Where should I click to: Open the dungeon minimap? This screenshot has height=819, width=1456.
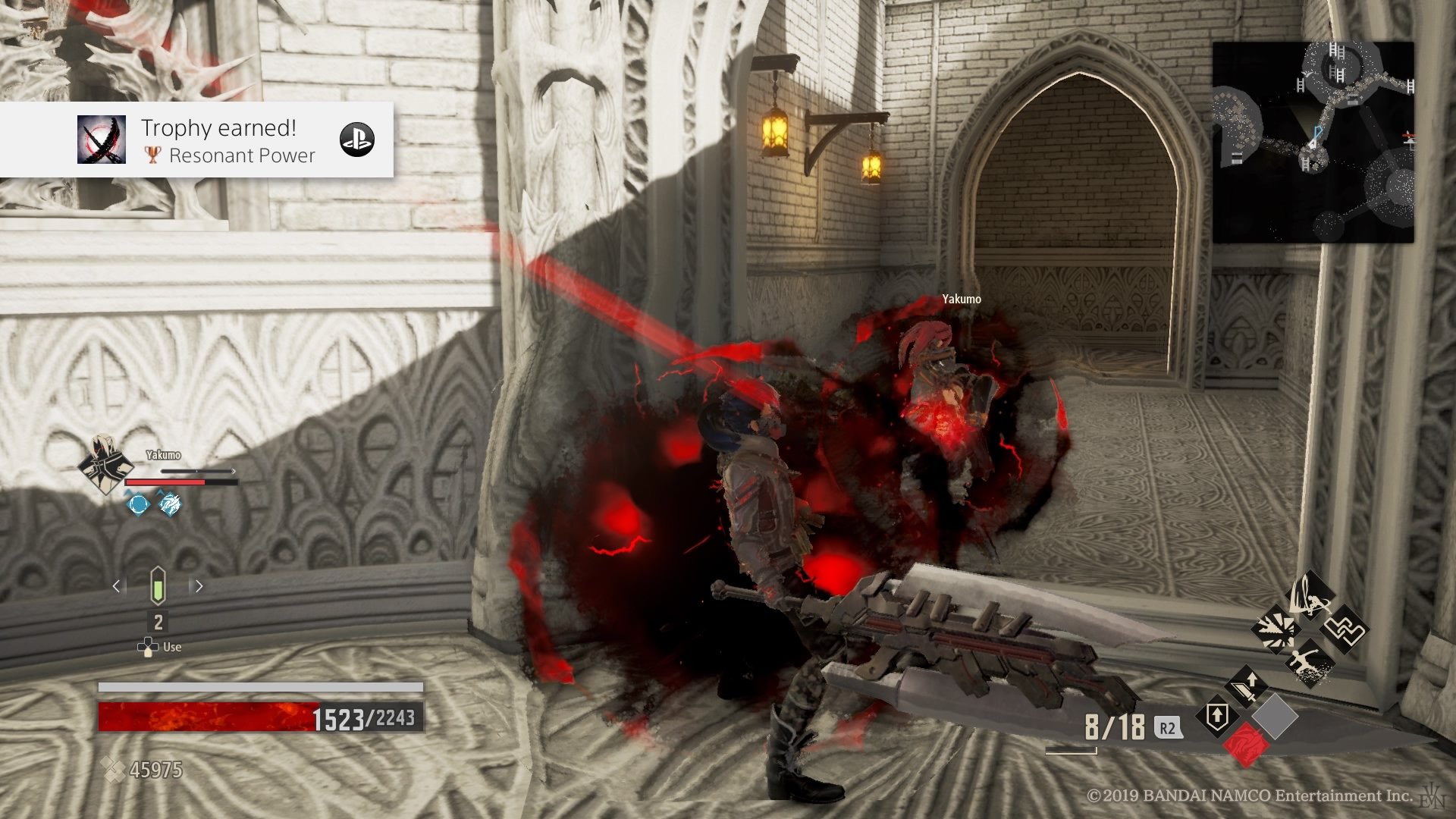tap(1313, 142)
